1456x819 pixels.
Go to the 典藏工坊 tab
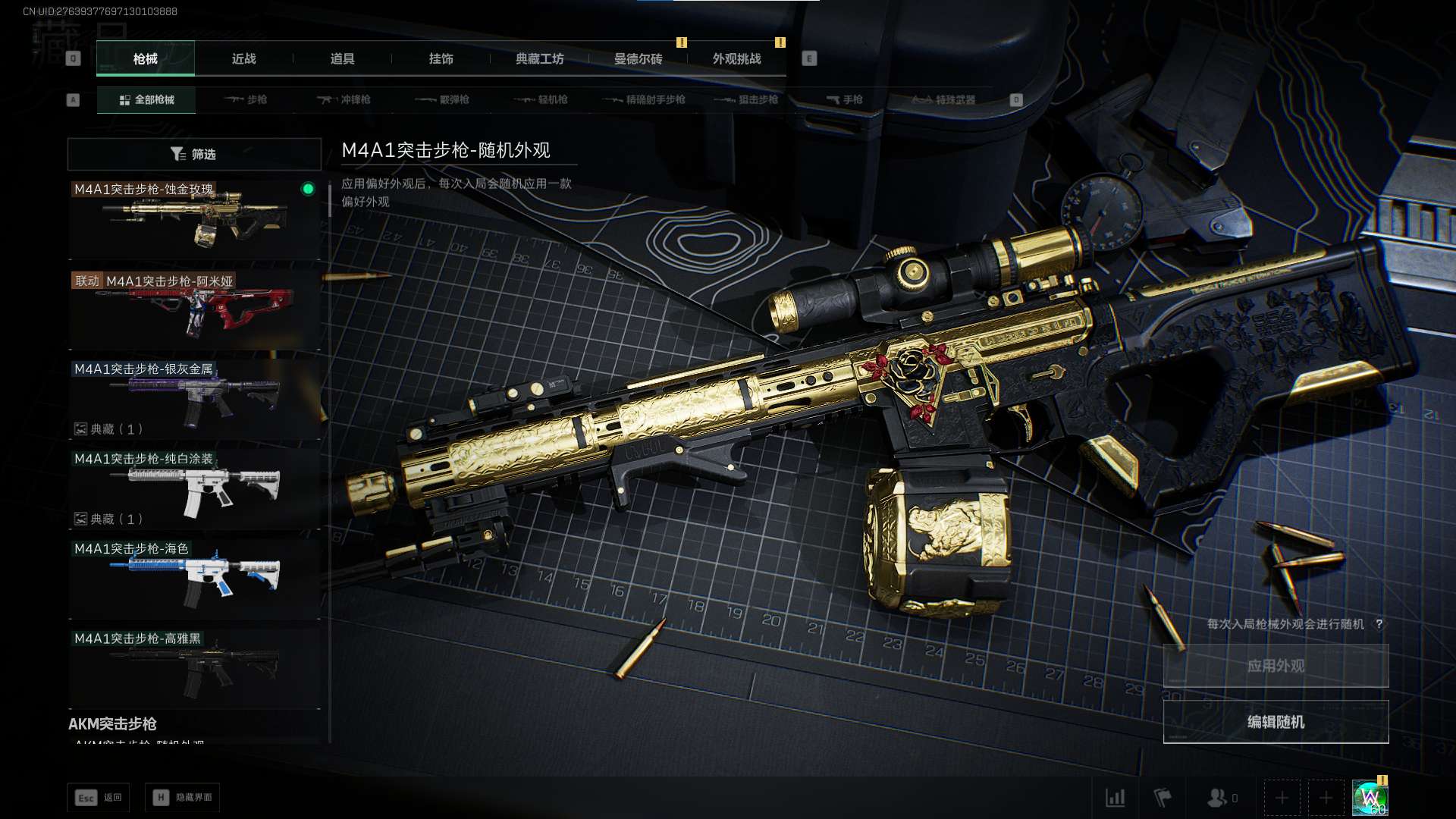pyautogui.click(x=539, y=59)
